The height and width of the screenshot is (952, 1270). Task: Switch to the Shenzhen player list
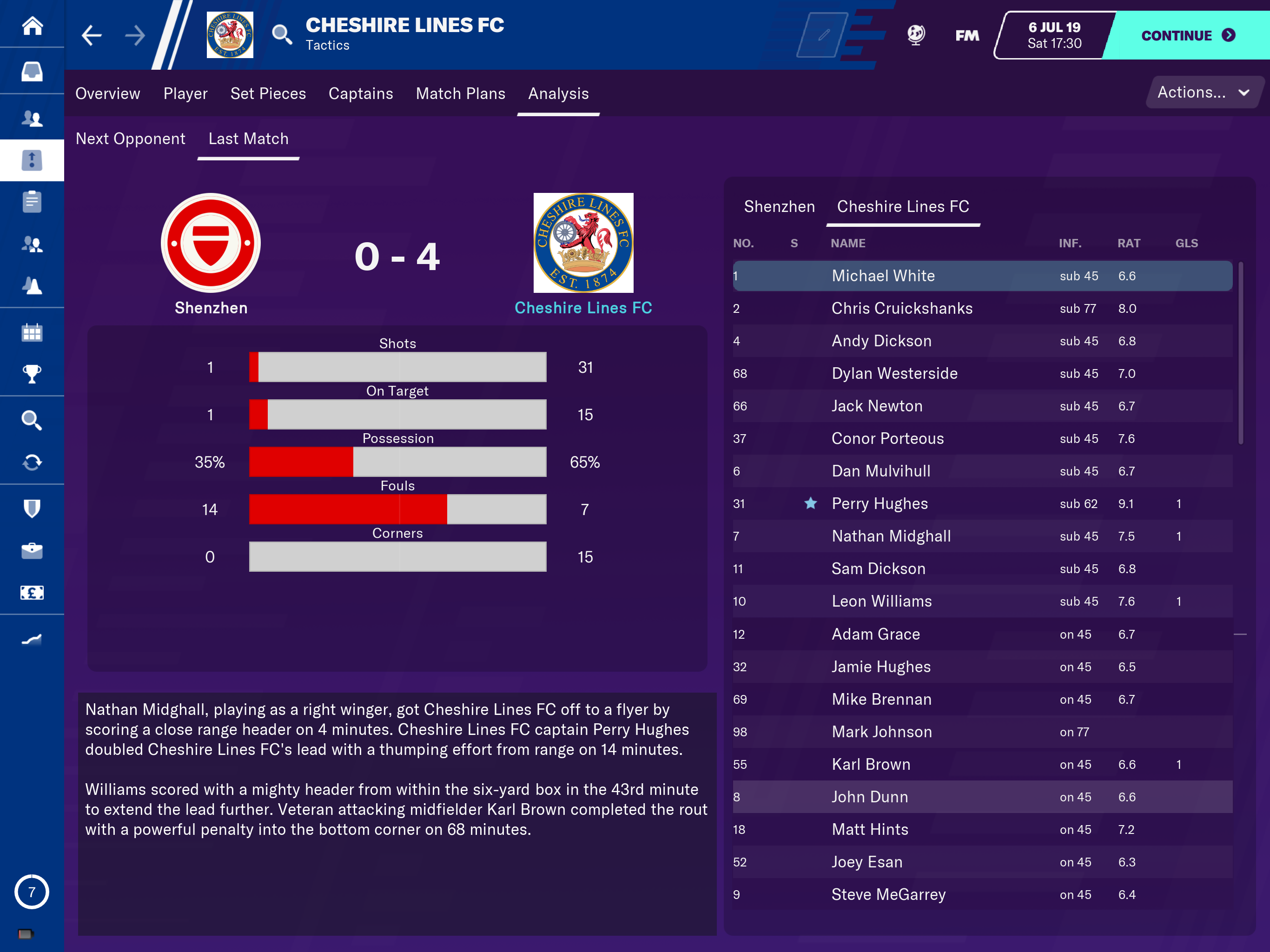(x=779, y=207)
